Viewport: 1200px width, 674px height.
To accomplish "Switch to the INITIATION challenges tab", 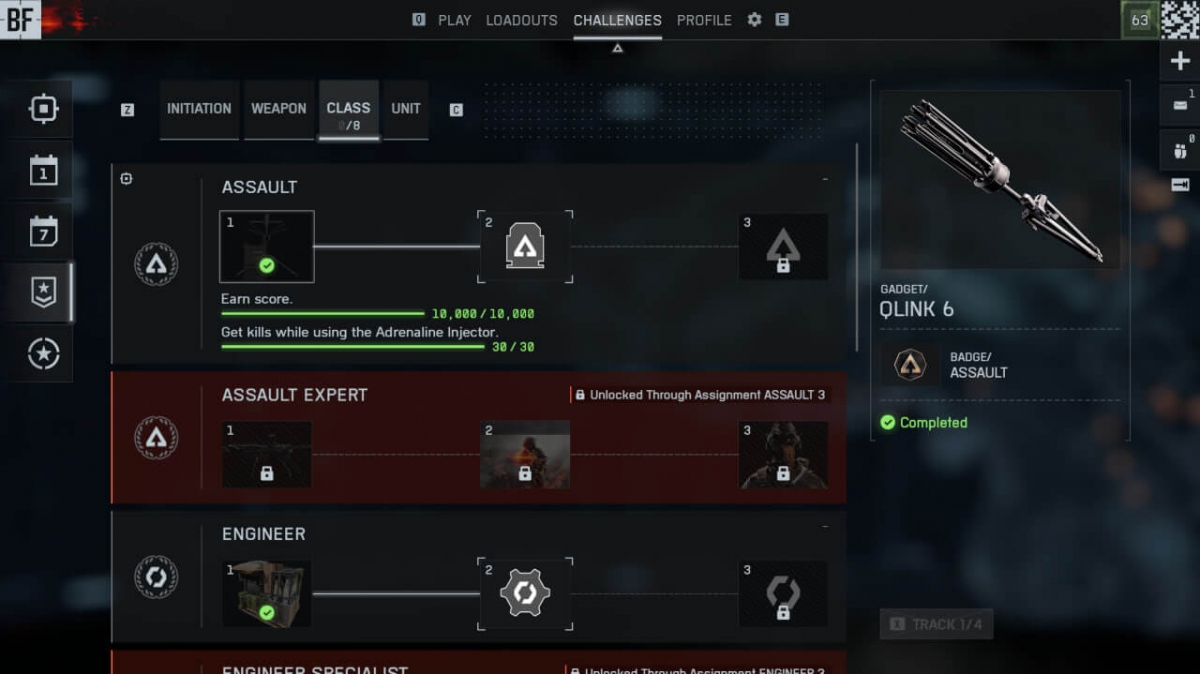I will (199, 109).
